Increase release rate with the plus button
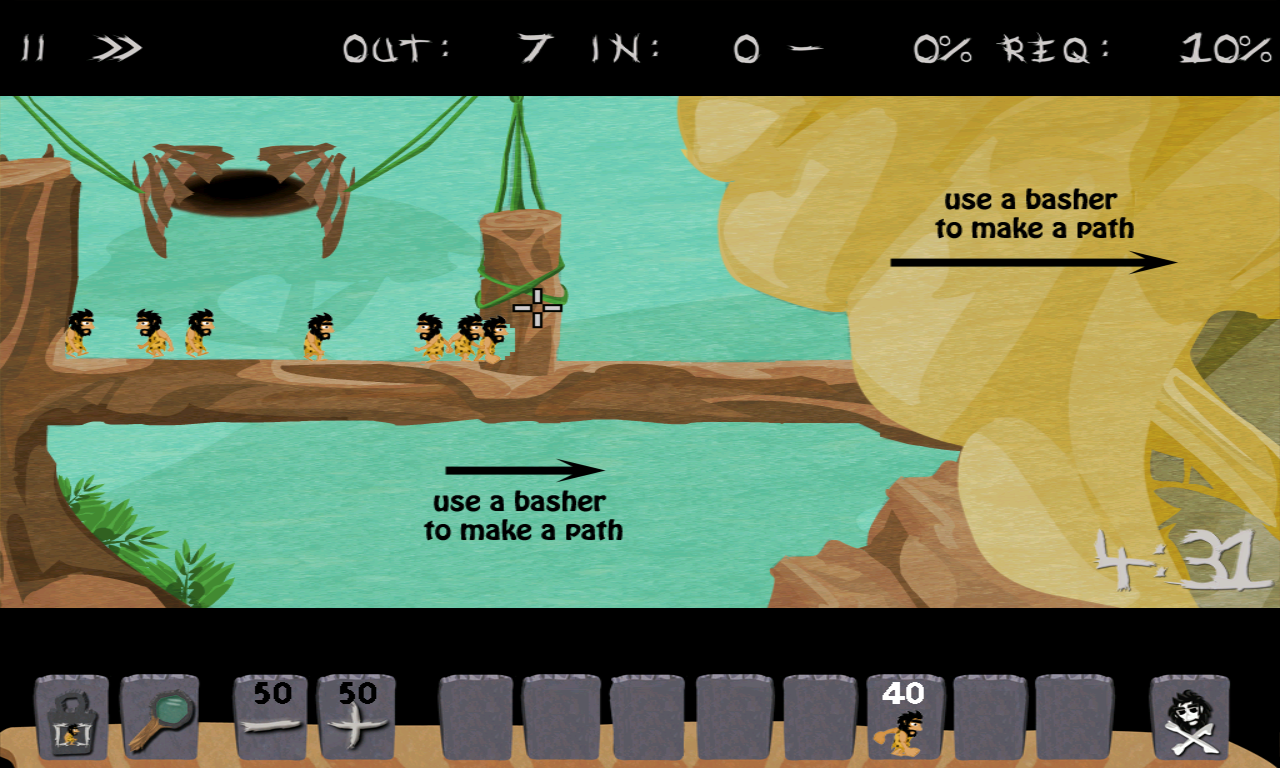 pyautogui.click(x=356, y=718)
